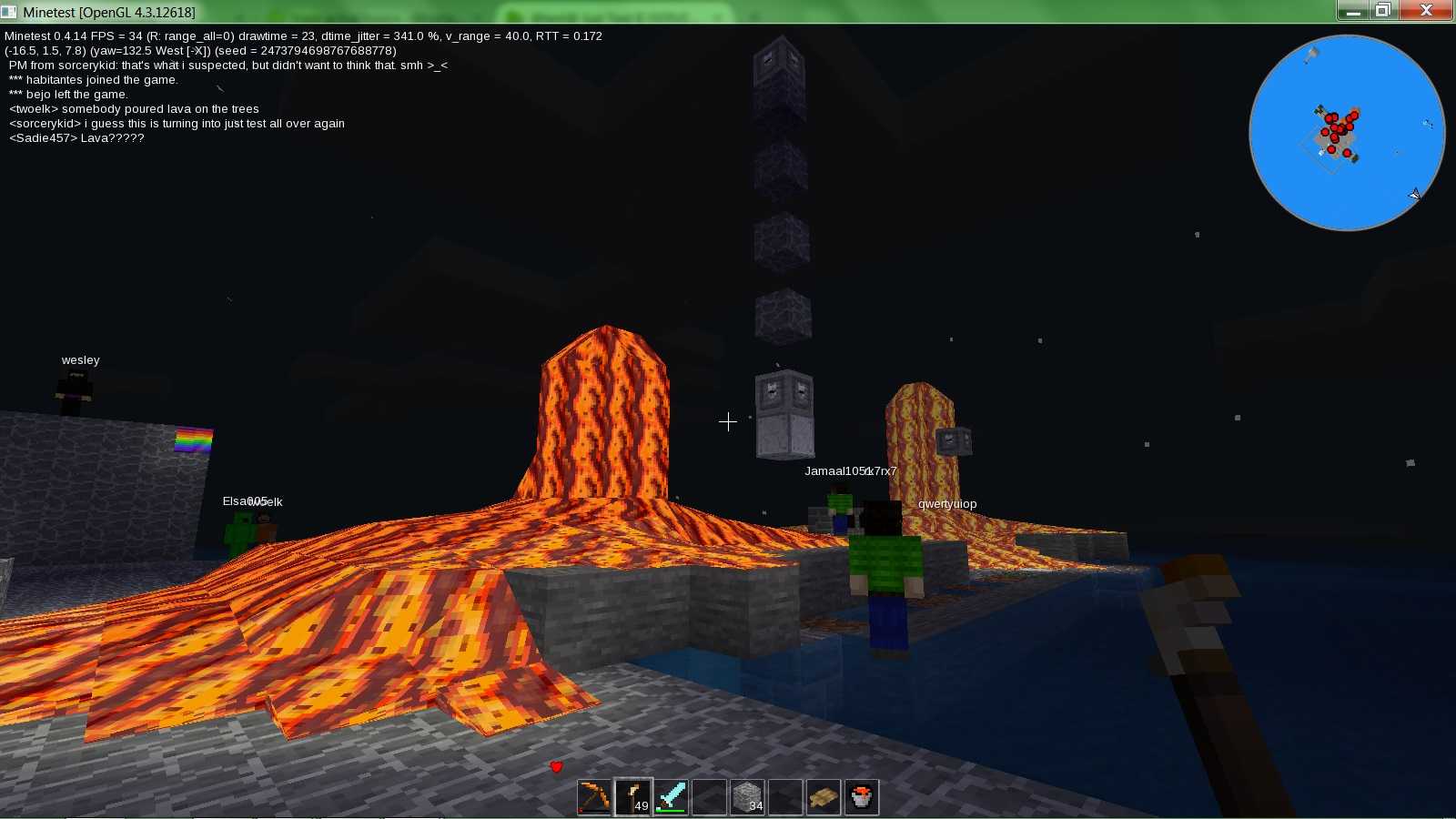The width and height of the screenshot is (1456, 819).
Task: Select the pickaxe in the hotbar
Action: [593, 796]
